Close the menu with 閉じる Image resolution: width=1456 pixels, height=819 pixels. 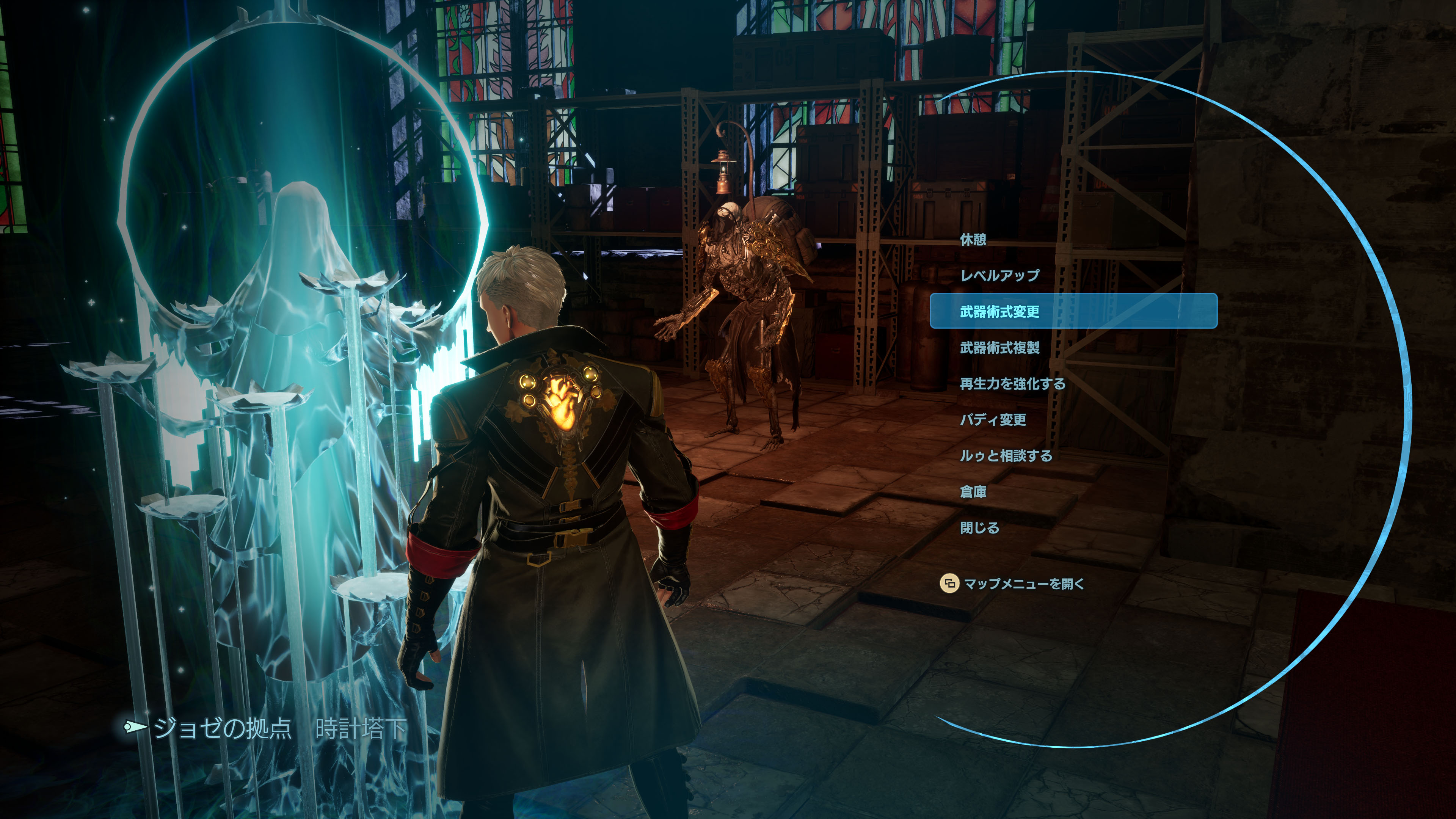979,528
